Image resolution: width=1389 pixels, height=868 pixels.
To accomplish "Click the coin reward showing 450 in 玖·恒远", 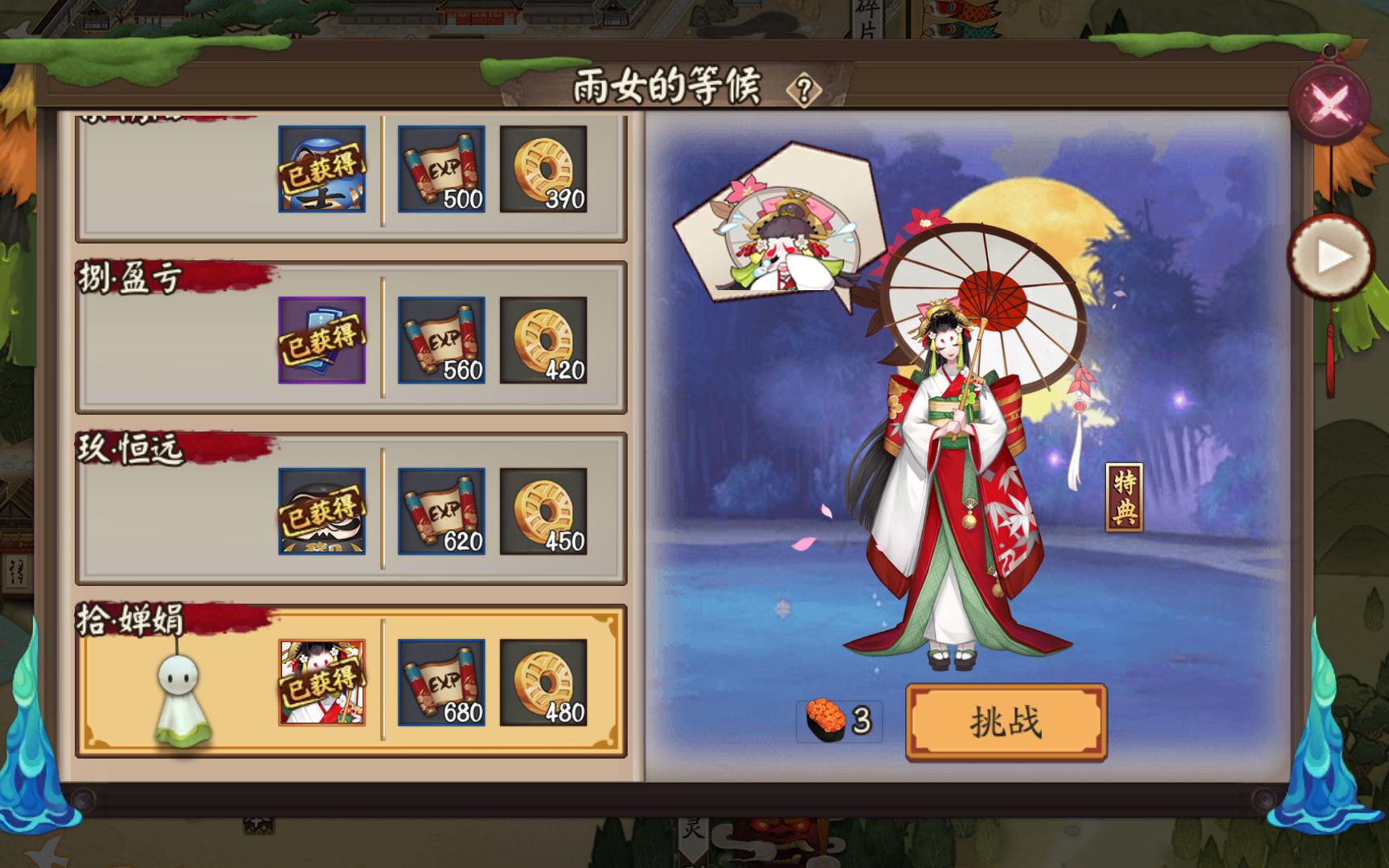I will point(543,510).
